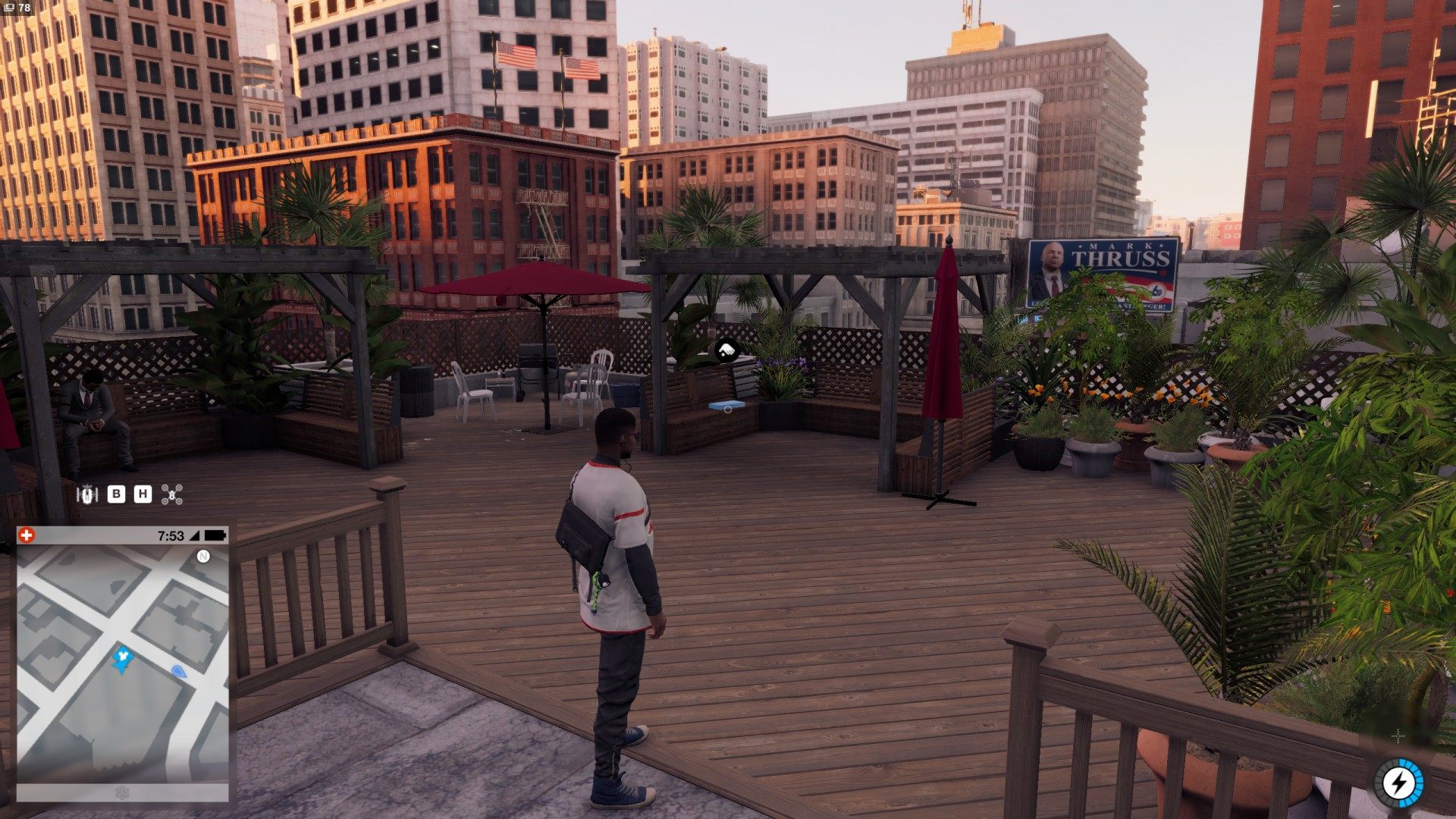
Task: Select the blue player marker on the minimap
Action: click(x=122, y=658)
